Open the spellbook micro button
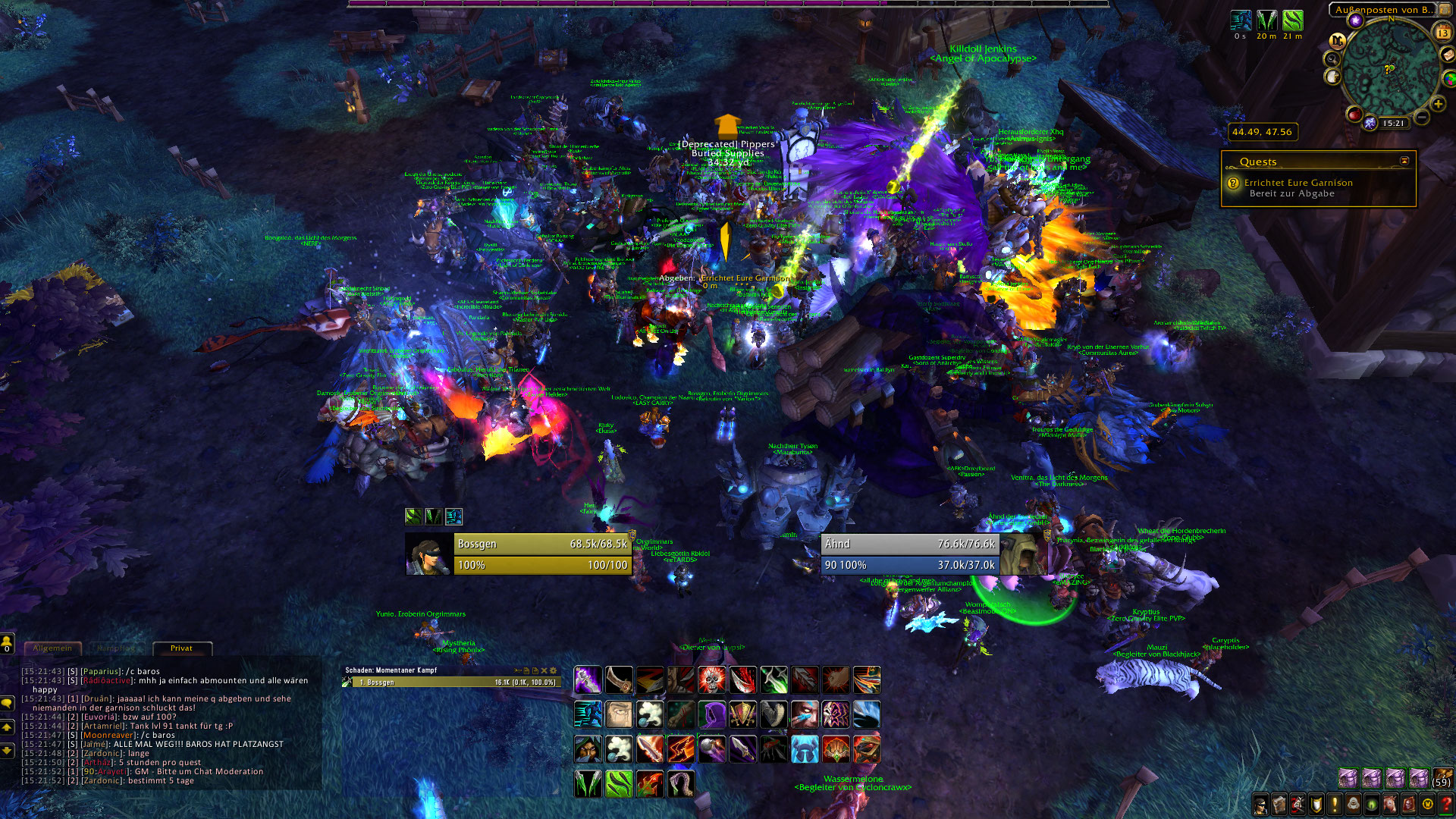 [x=1279, y=805]
